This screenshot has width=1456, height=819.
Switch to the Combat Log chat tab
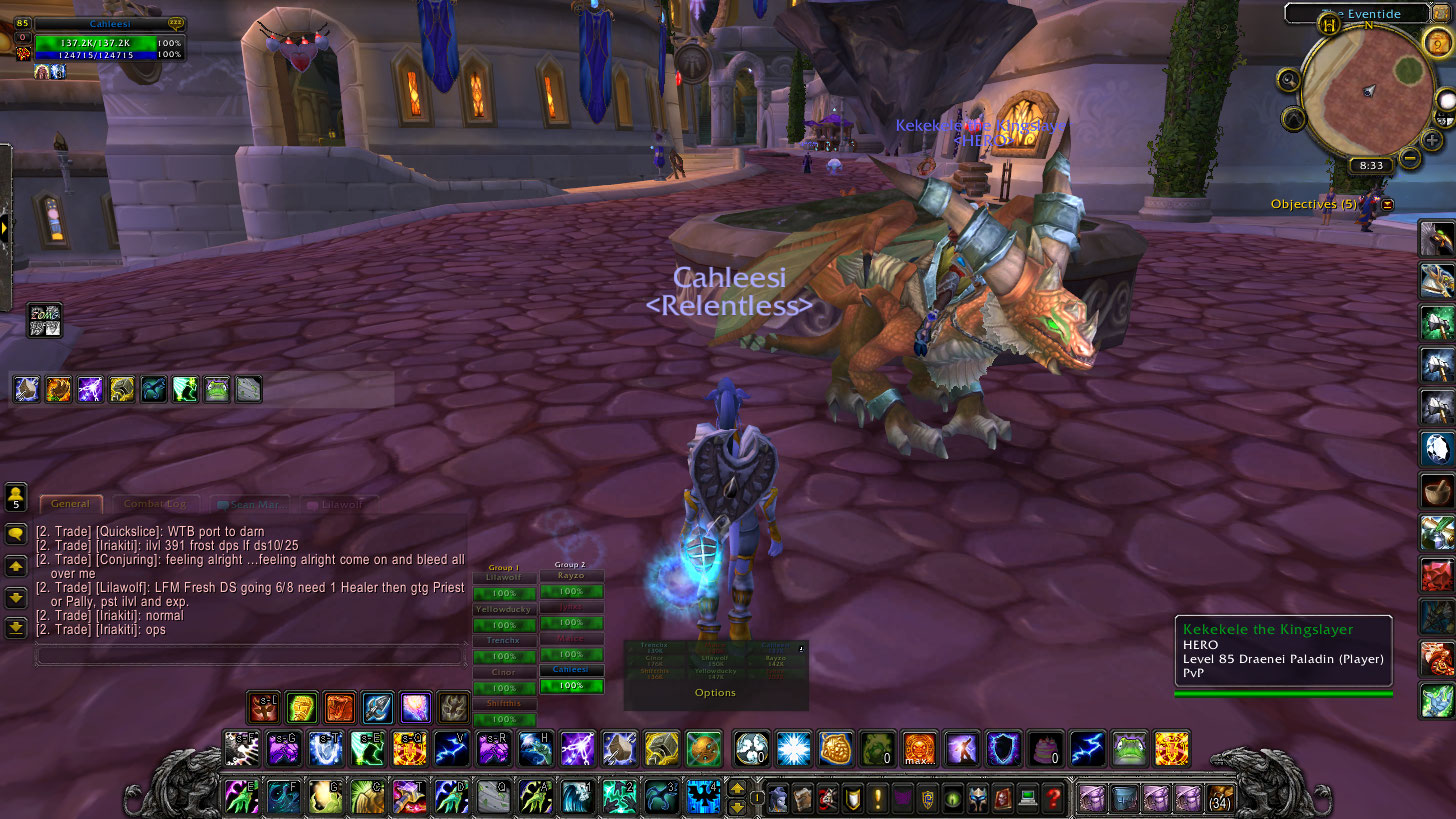click(155, 504)
